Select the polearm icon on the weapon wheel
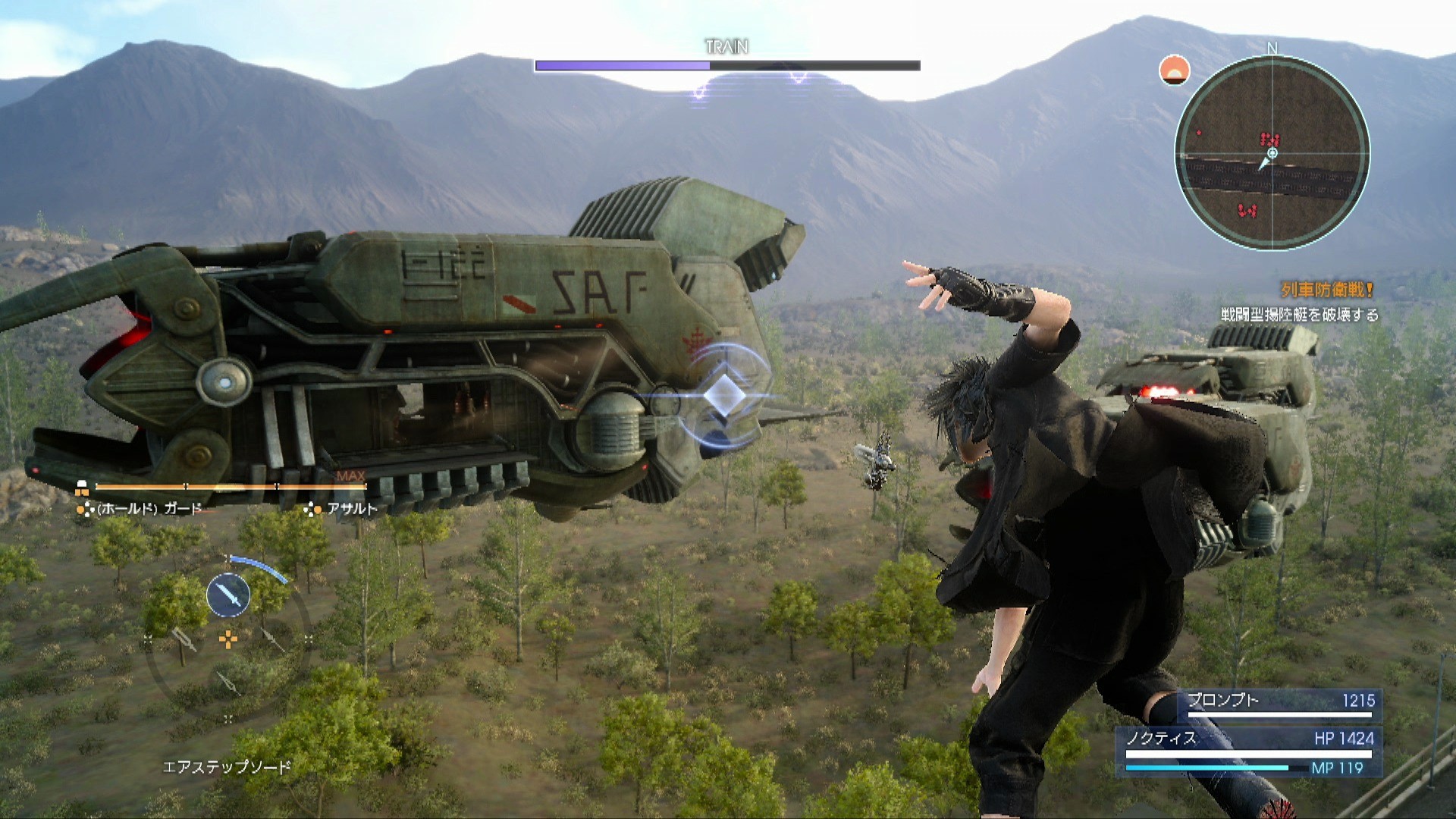Screen dimensions: 1456x819 [x=270, y=639]
